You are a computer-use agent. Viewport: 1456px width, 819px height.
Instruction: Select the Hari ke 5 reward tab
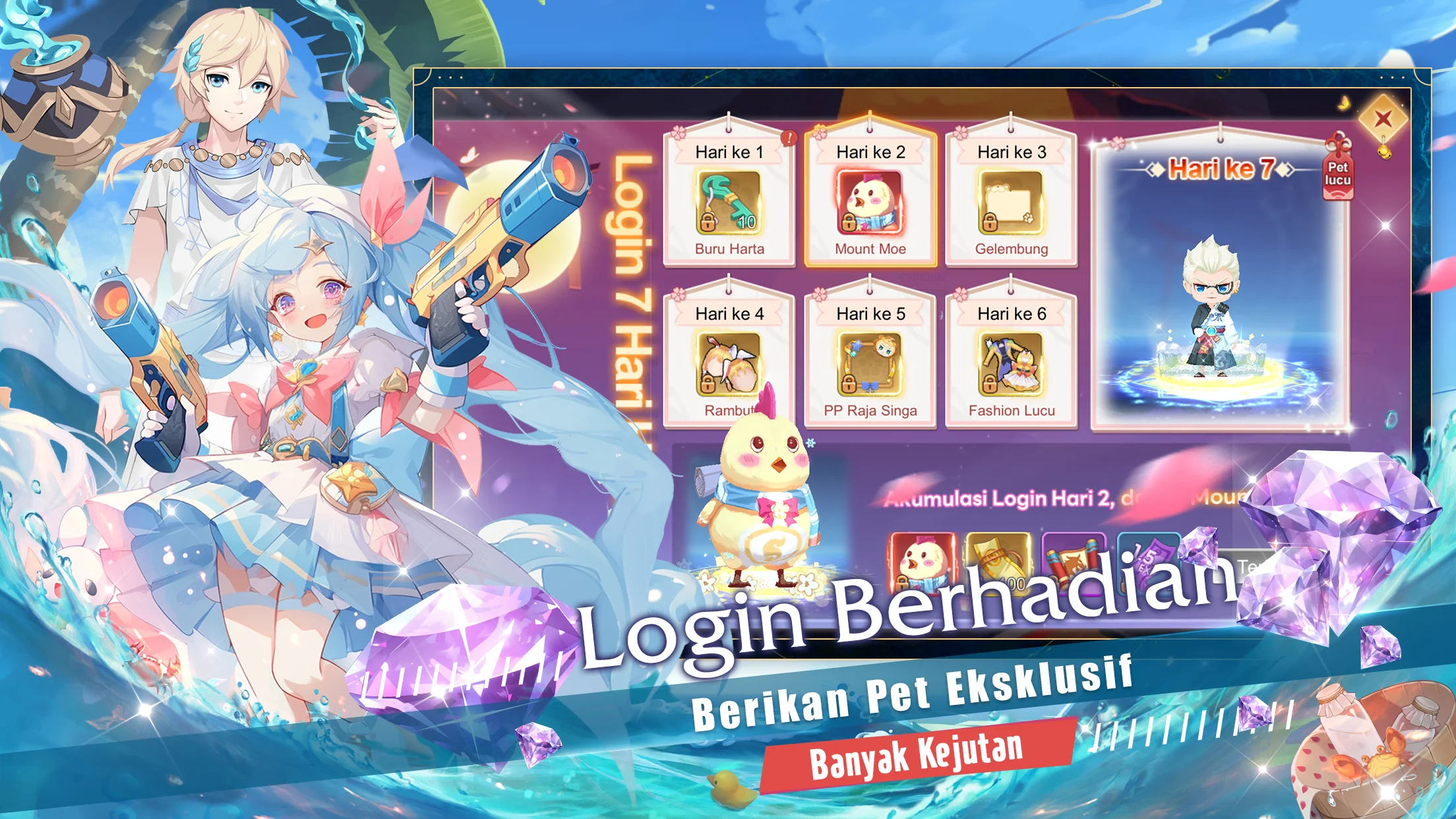[x=869, y=315]
